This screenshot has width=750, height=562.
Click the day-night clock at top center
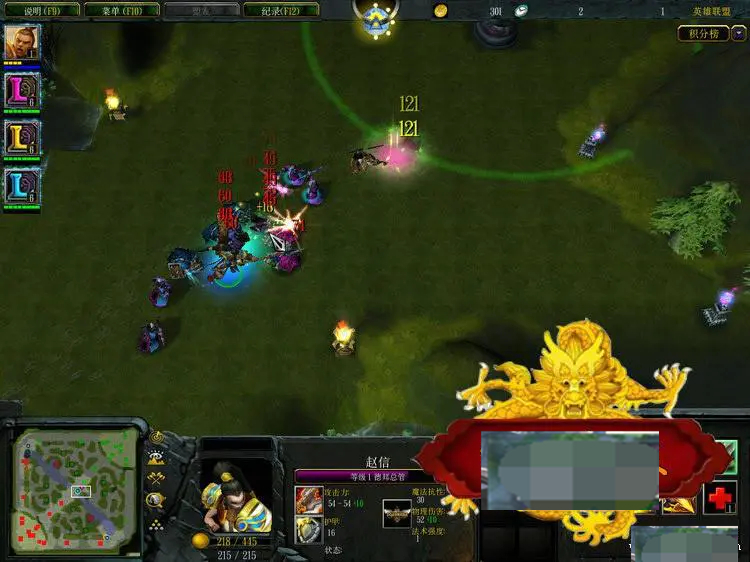coord(376,20)
